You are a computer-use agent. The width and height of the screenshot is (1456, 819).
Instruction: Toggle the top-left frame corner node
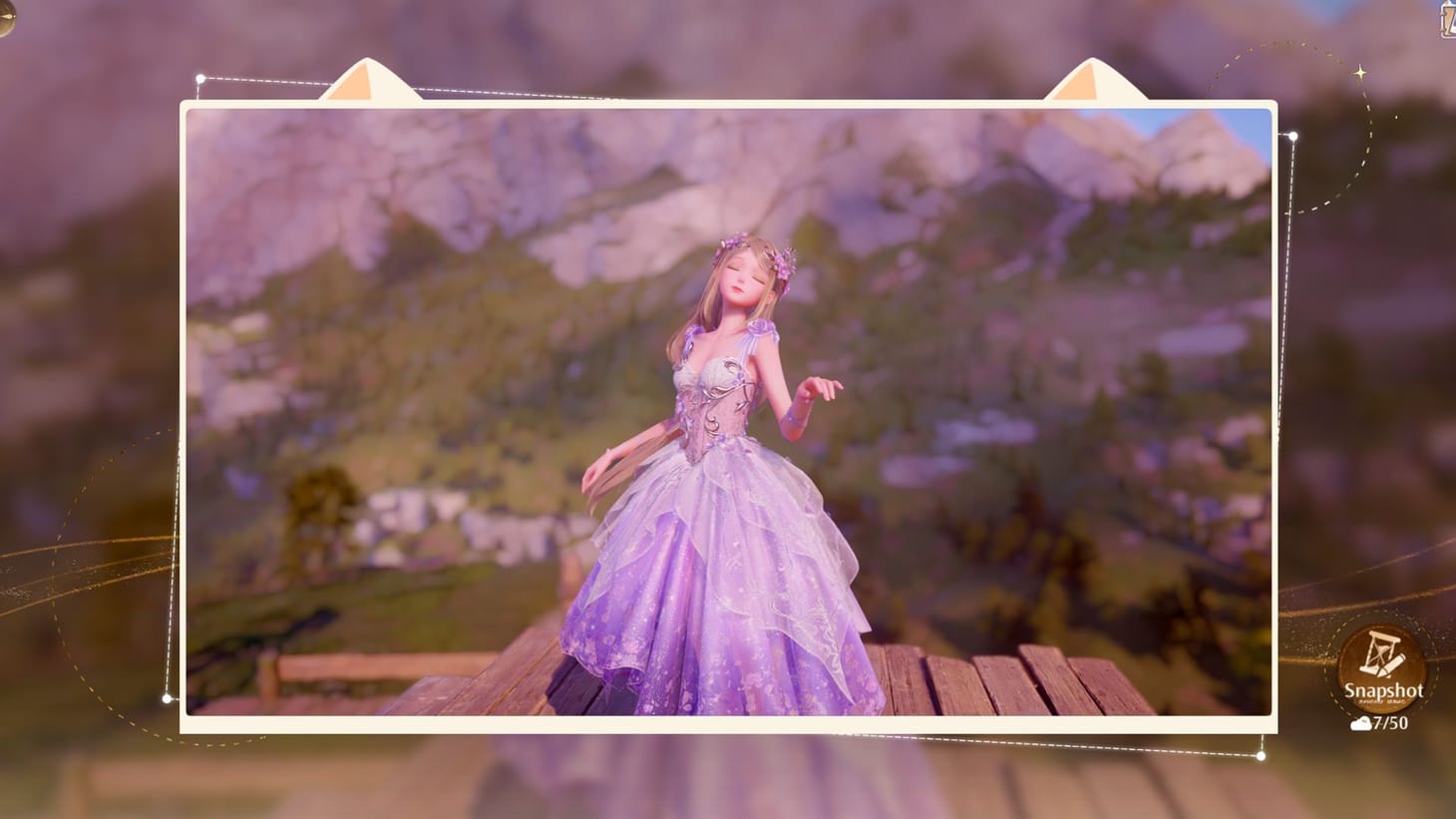click(x=202, y=76)
